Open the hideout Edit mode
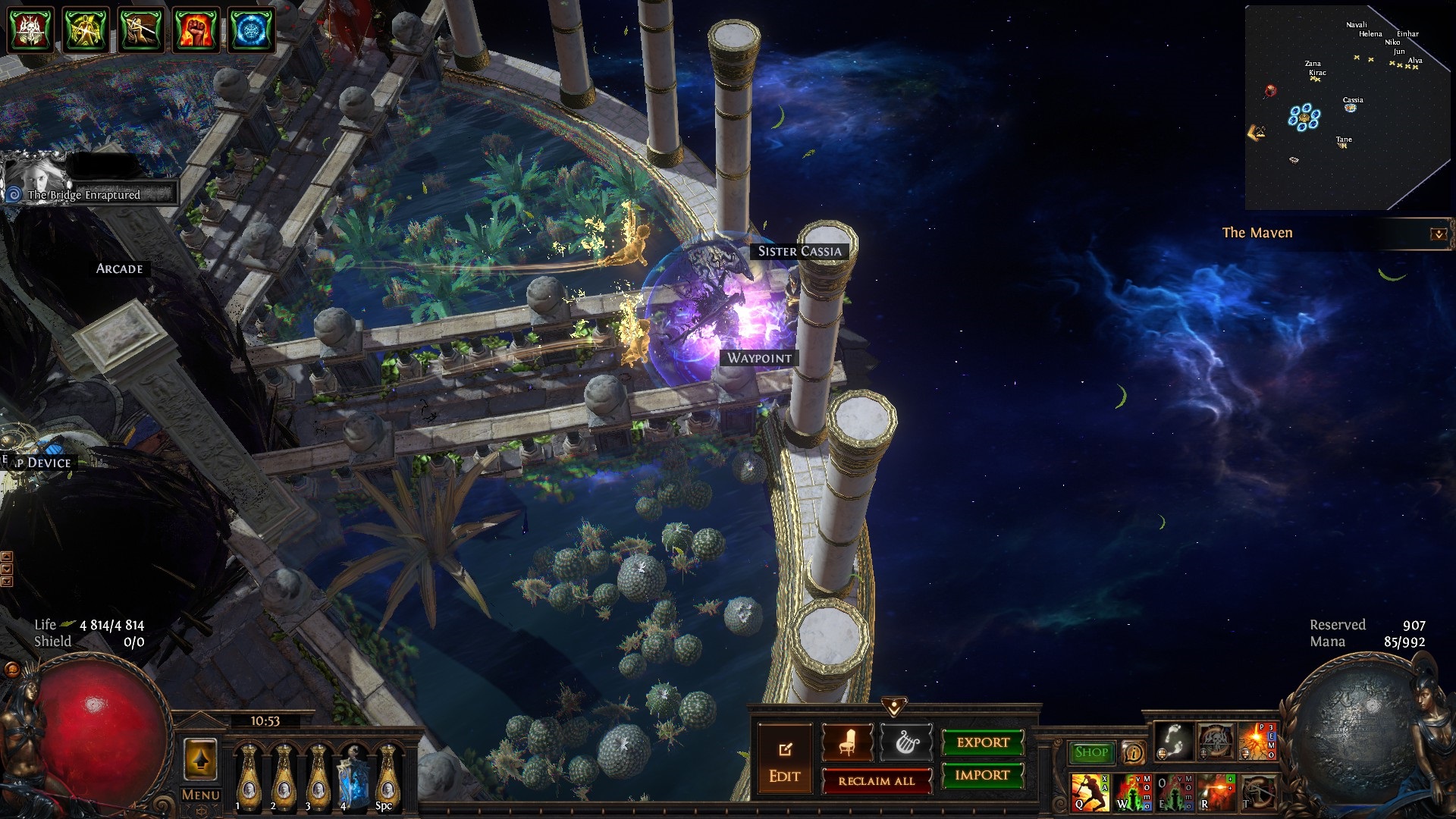1456x819 pixels. click(784, 761)
